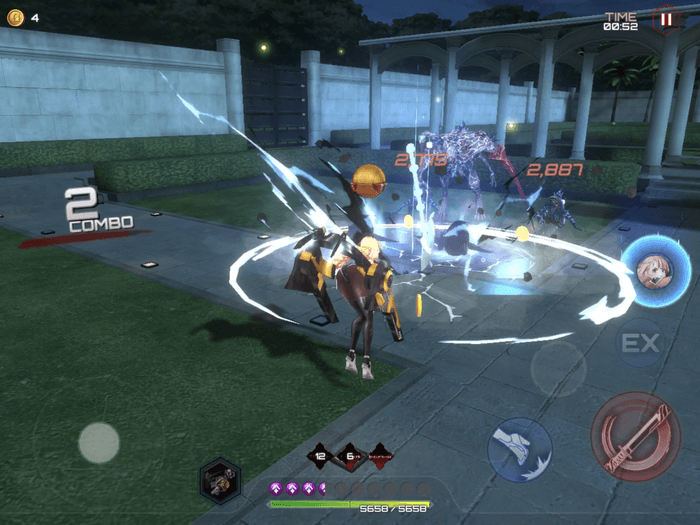
Task: Tap the diamond skill showing 6
Action: point(352,455)
